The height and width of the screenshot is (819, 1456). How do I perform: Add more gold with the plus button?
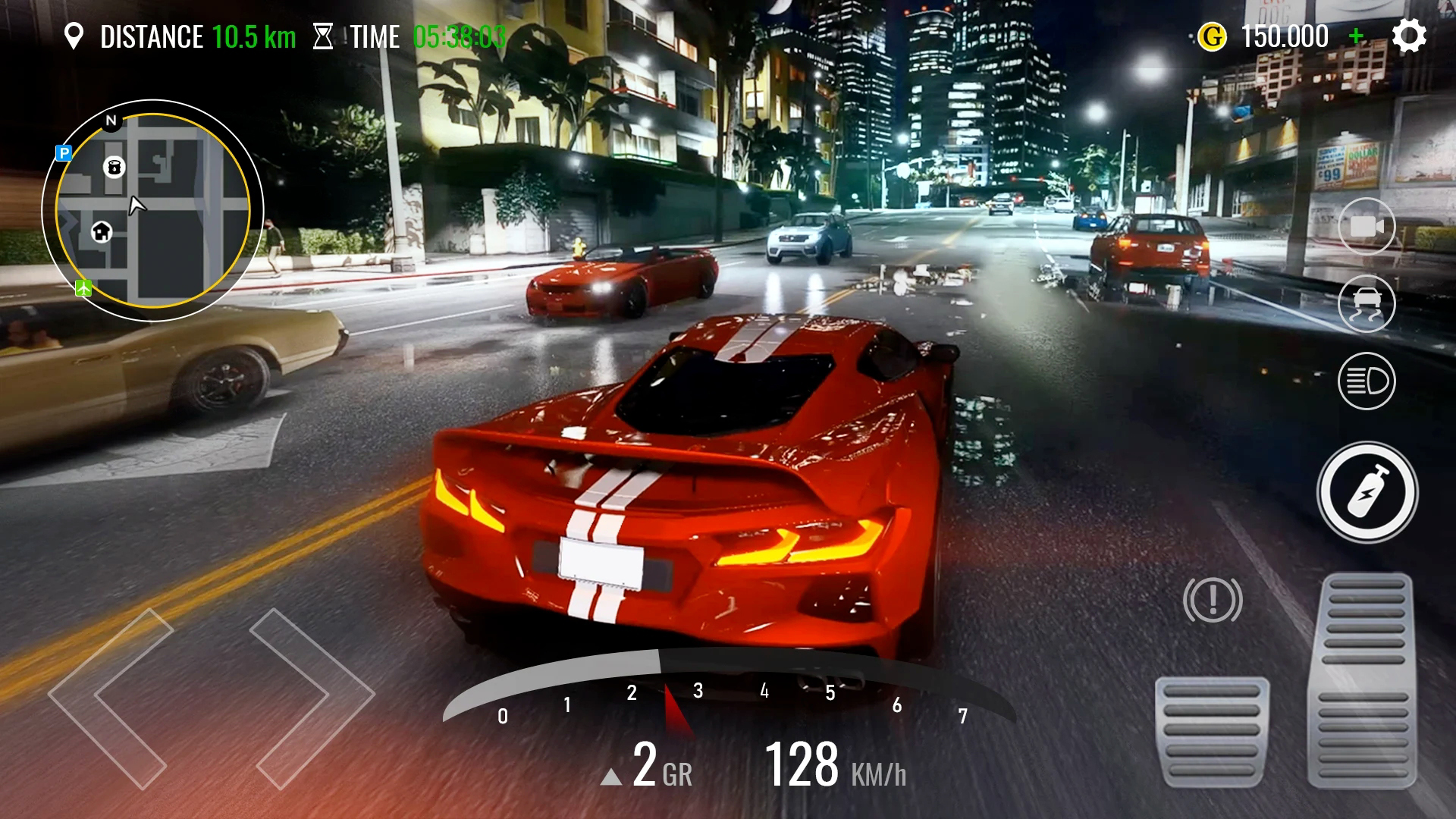[1357, 36]
